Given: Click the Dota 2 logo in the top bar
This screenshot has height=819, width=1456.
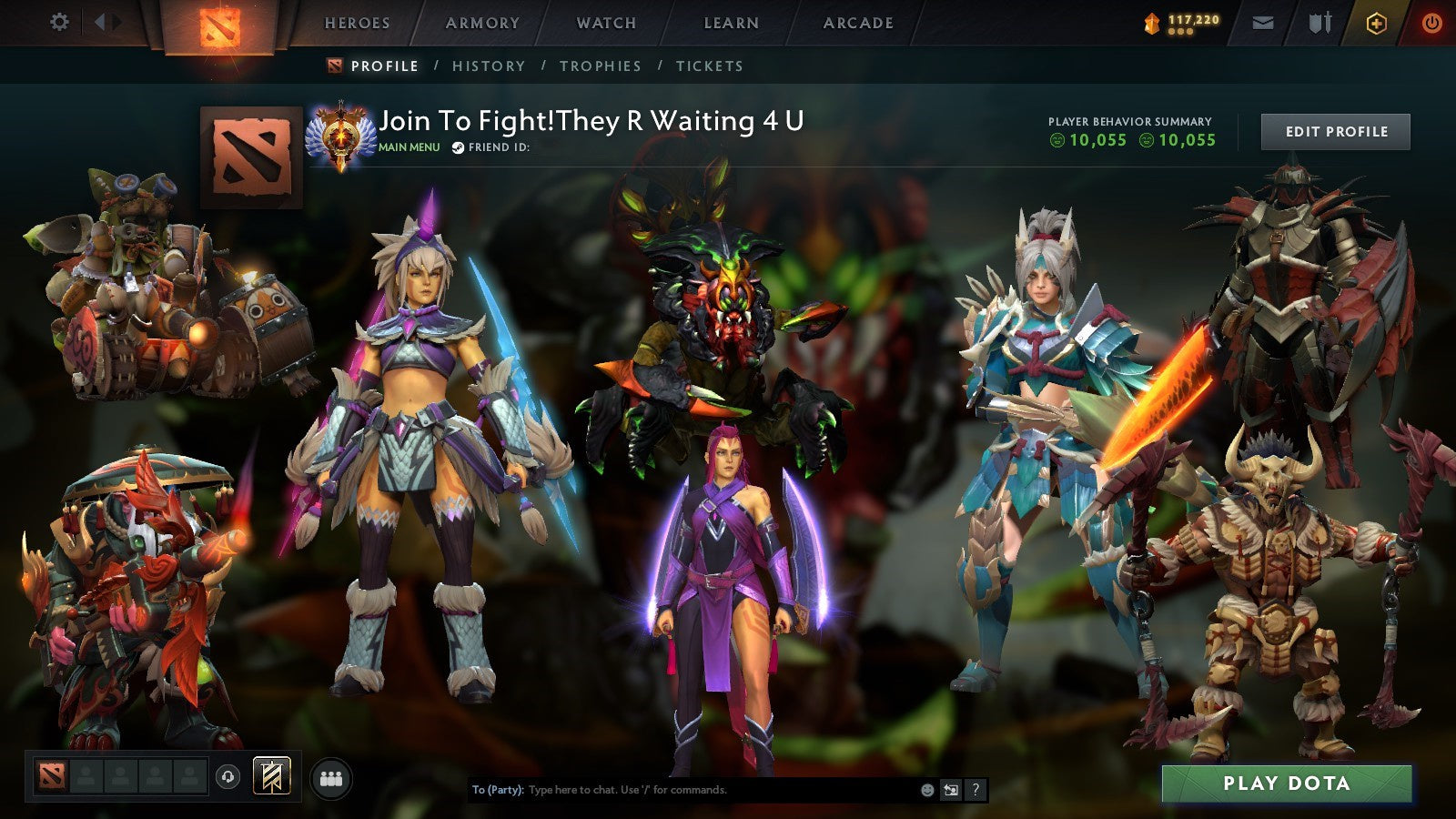Looking at the screenshot, I should click(217, 24).
